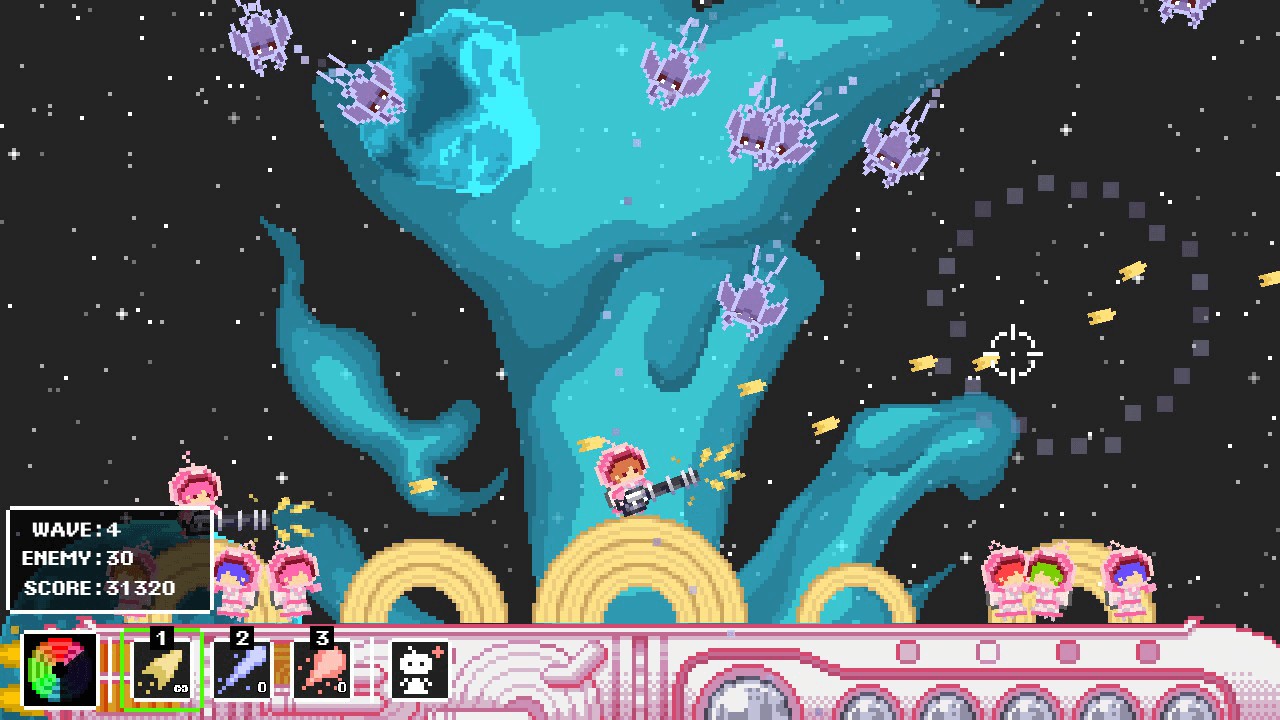The width and height of the screenshot is (1280, 720).
Task: Click the robot repair icon
Action: tap(419, 668)
